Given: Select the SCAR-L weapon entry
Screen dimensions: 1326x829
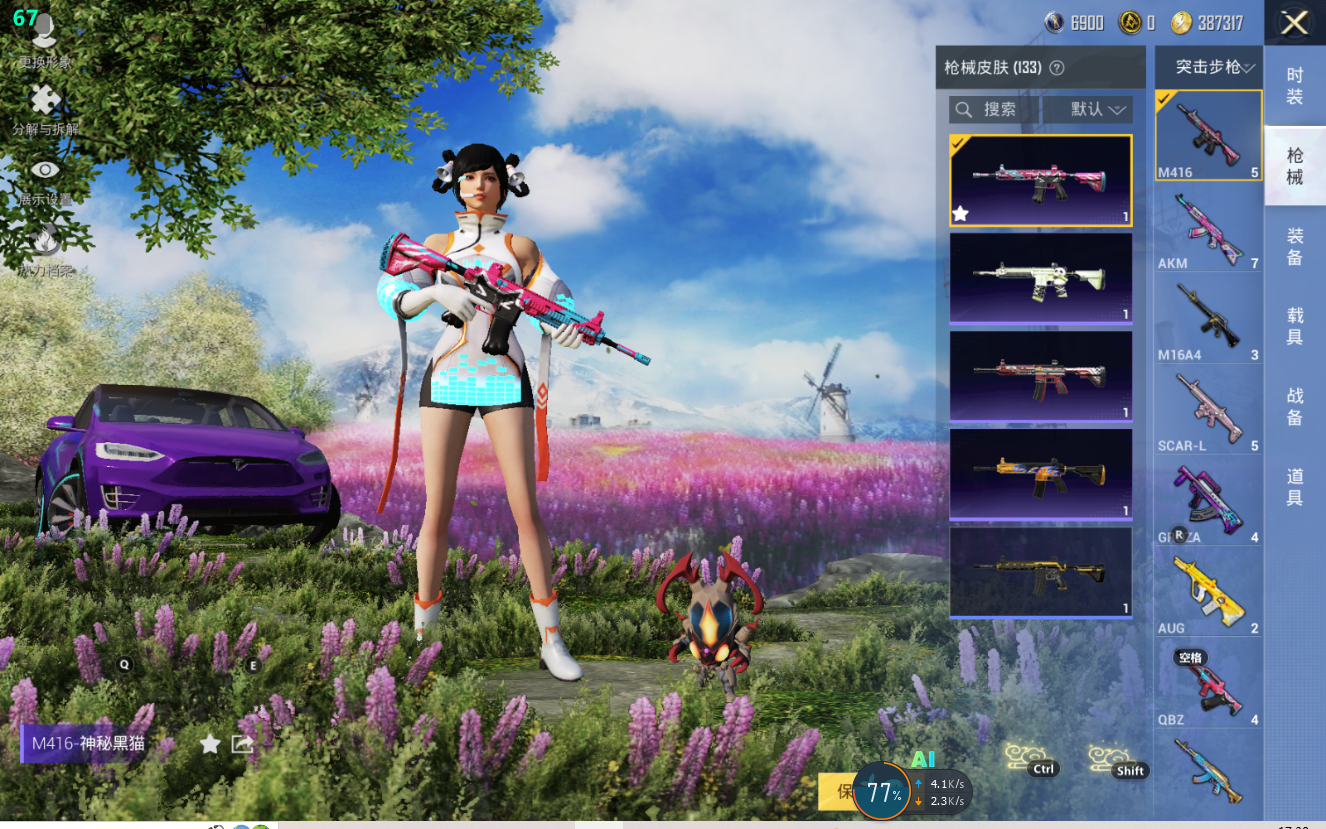Looking at the screenshot, I should 1208,410.
